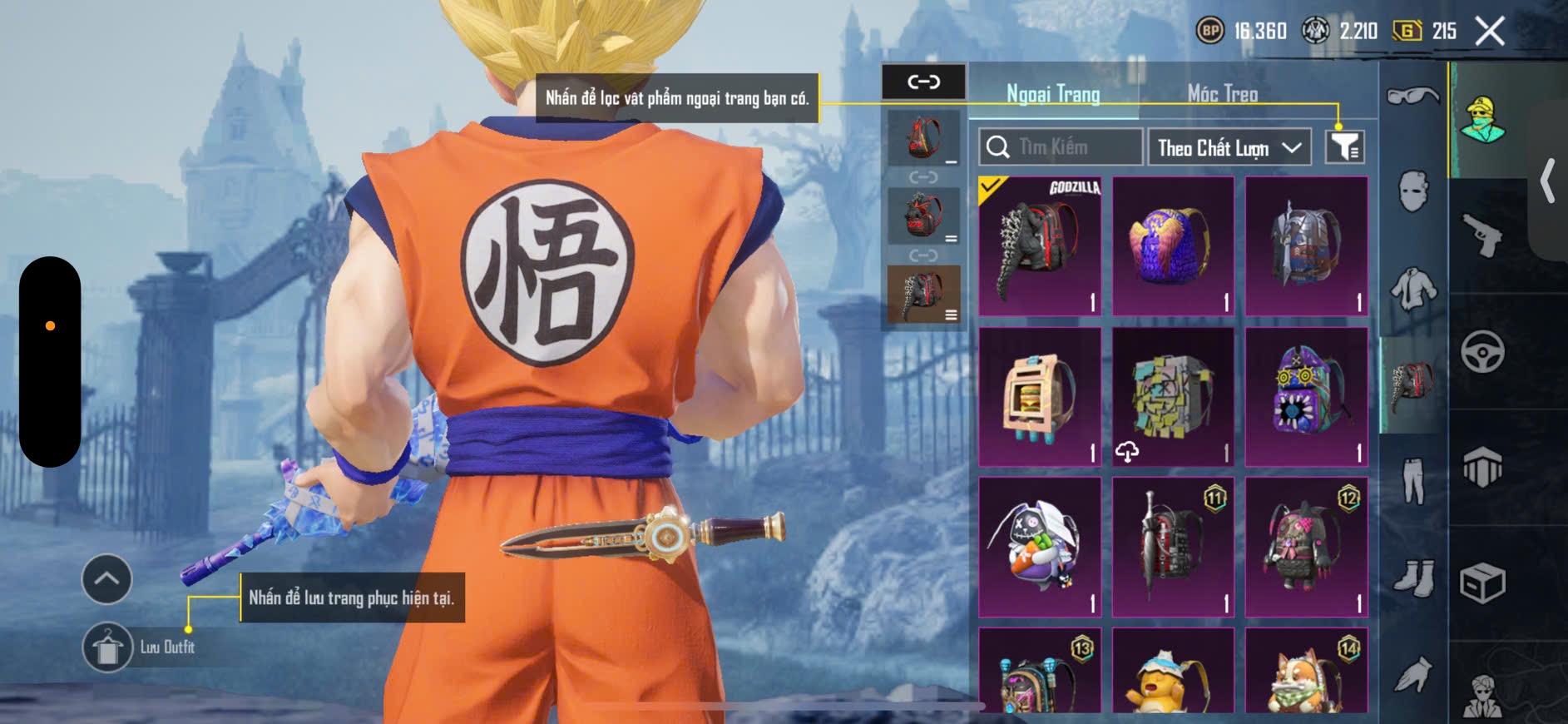Screen dimensions: 1568x724
Task: Open the Theo Chất Lượng sort dropdown
Action: click(1229, 148)
